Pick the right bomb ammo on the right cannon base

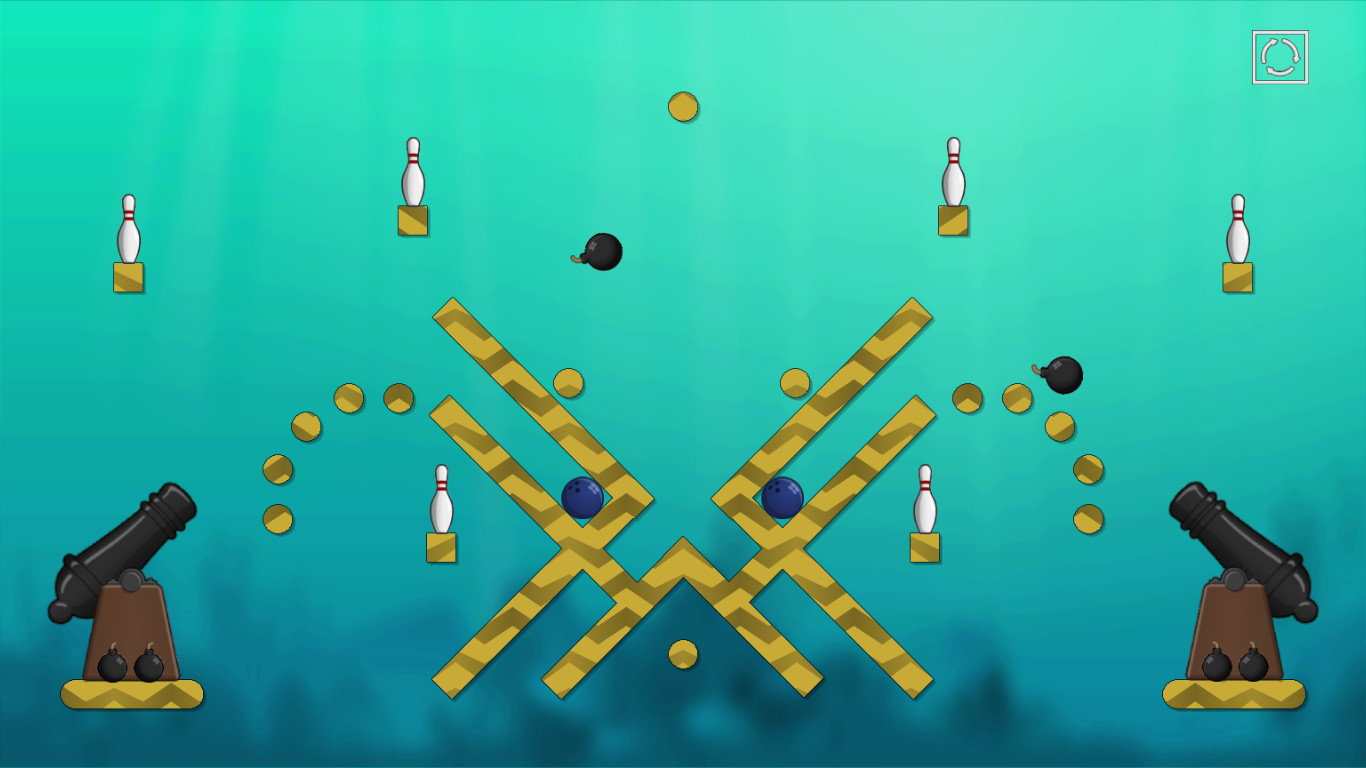tap(1252, 666)
